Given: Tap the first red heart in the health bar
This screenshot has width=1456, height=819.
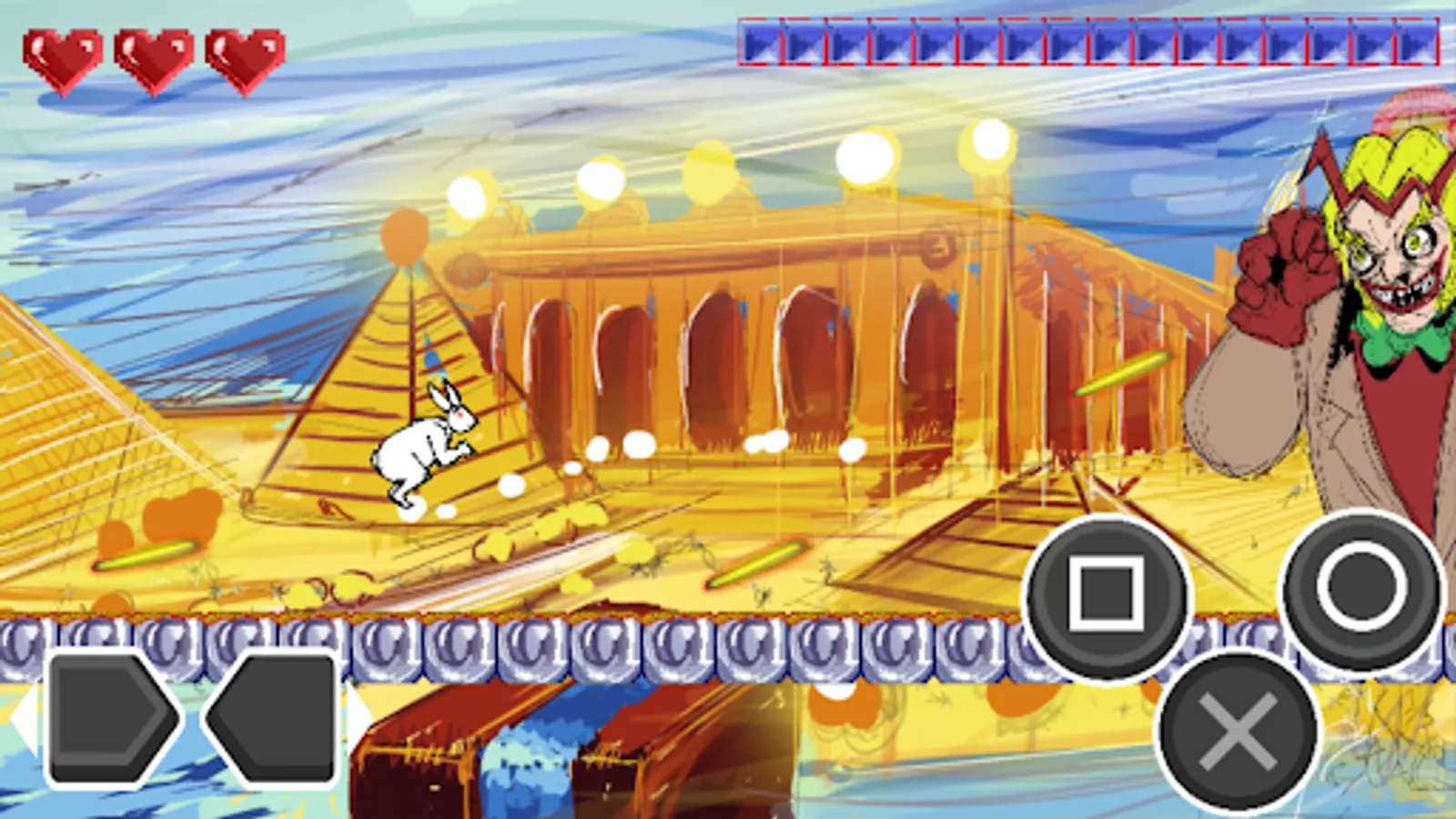Looking at the screenshot, I should click(x=64, y=55).
